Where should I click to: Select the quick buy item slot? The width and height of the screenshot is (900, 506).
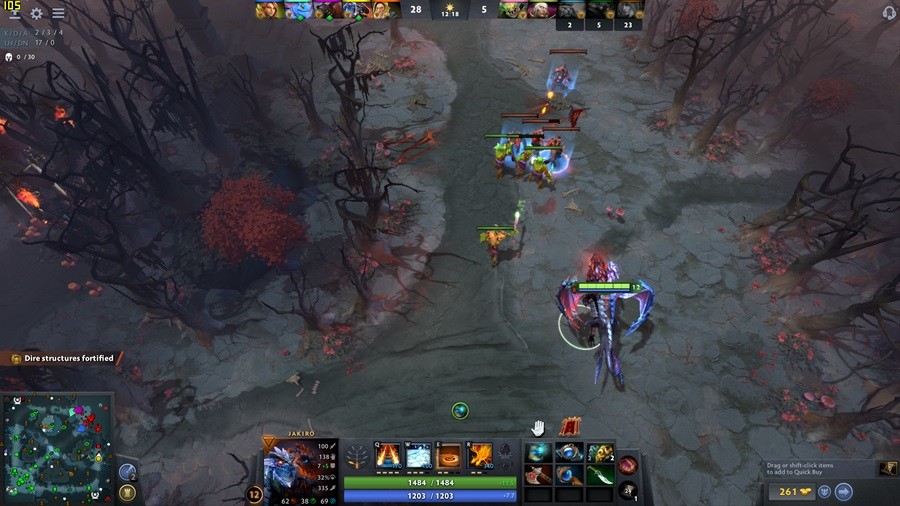pos(888,468)
